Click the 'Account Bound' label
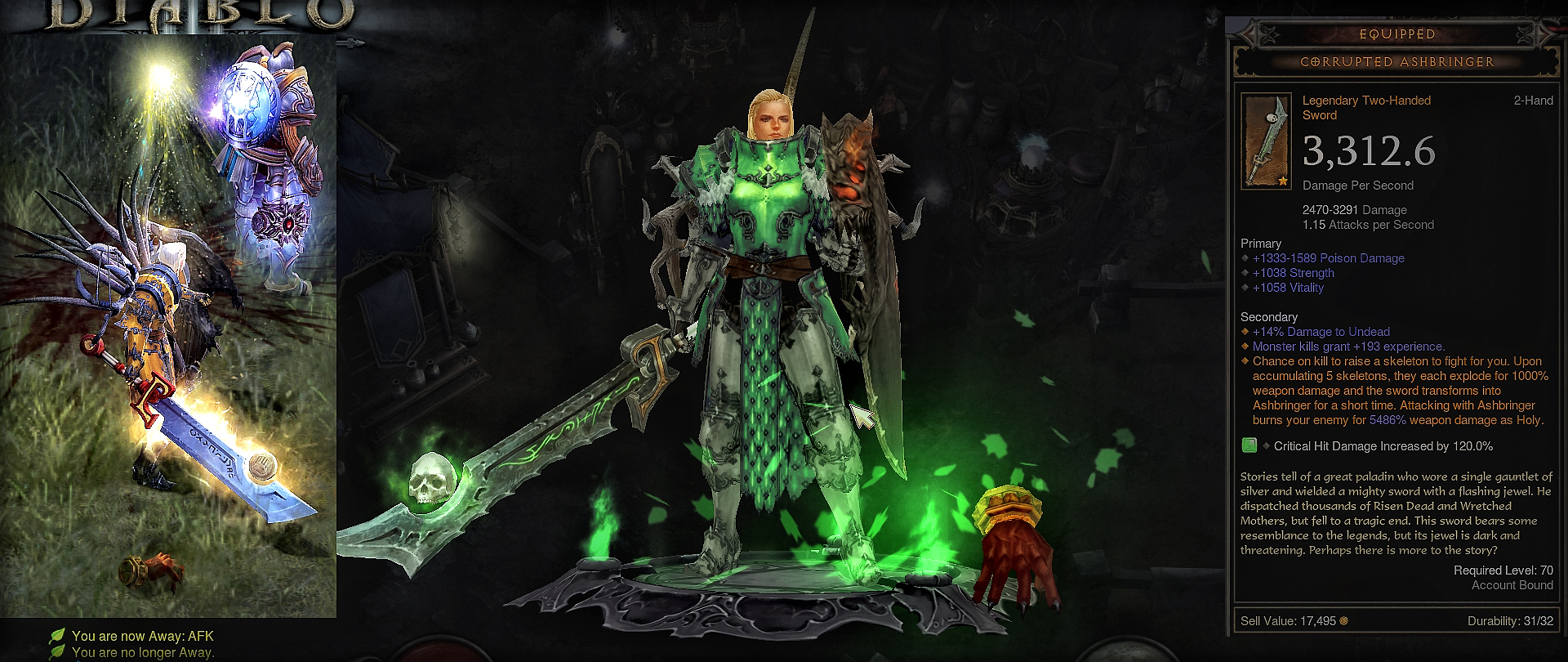 pyautogui.click(x=1512, y=585)
